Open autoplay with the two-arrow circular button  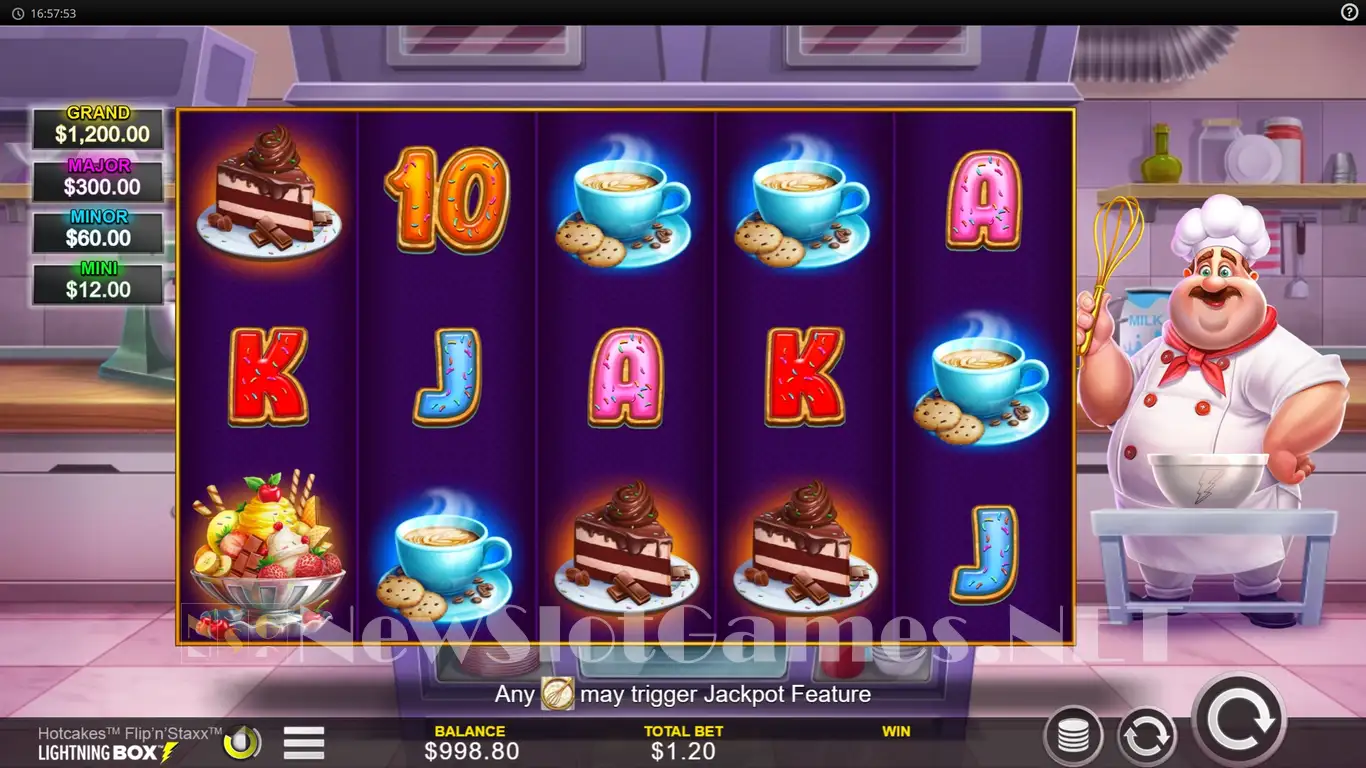(x=1146, y=737)
